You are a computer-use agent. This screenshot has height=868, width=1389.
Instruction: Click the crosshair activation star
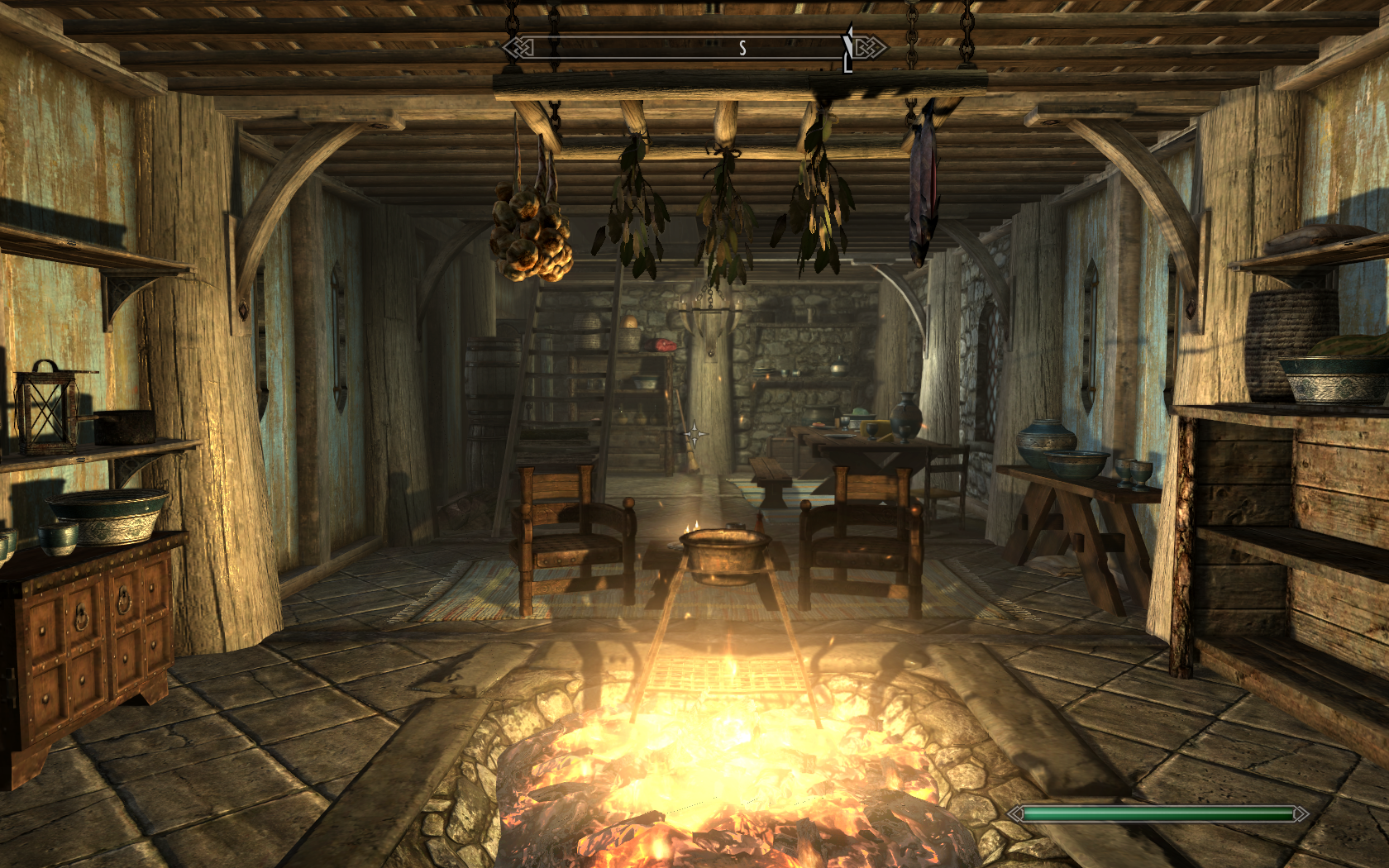coord(694,434)
